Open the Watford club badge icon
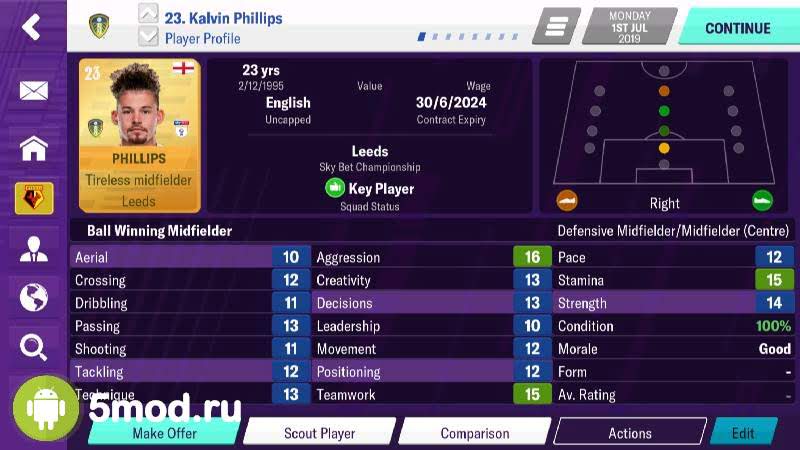Image resolution: width=800 pixels, height=450 pixels. pos(34,198)
